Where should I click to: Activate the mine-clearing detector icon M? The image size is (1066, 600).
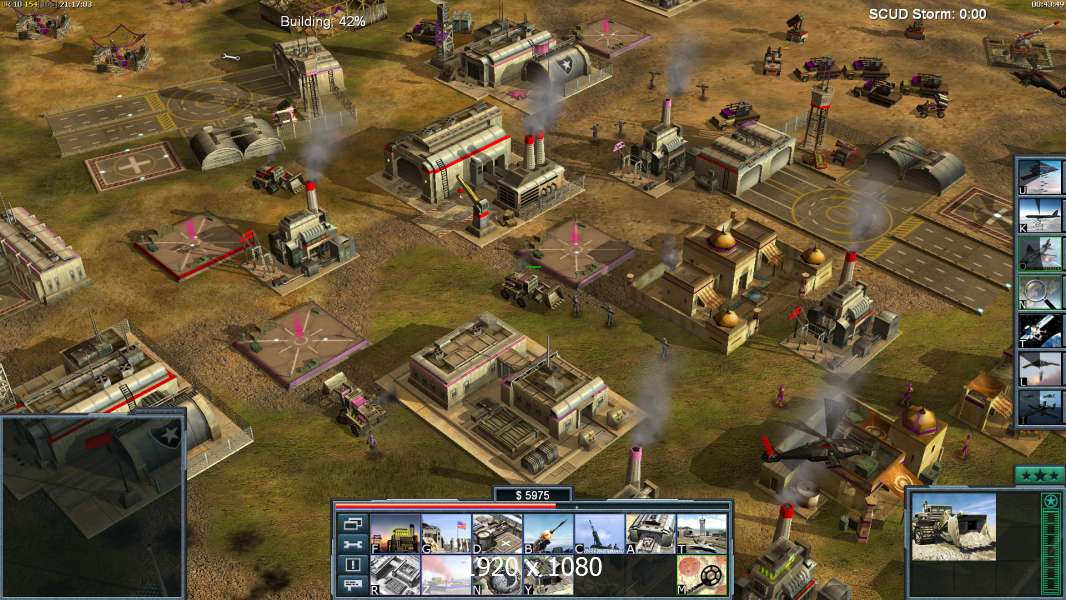(x=701, y=574)
